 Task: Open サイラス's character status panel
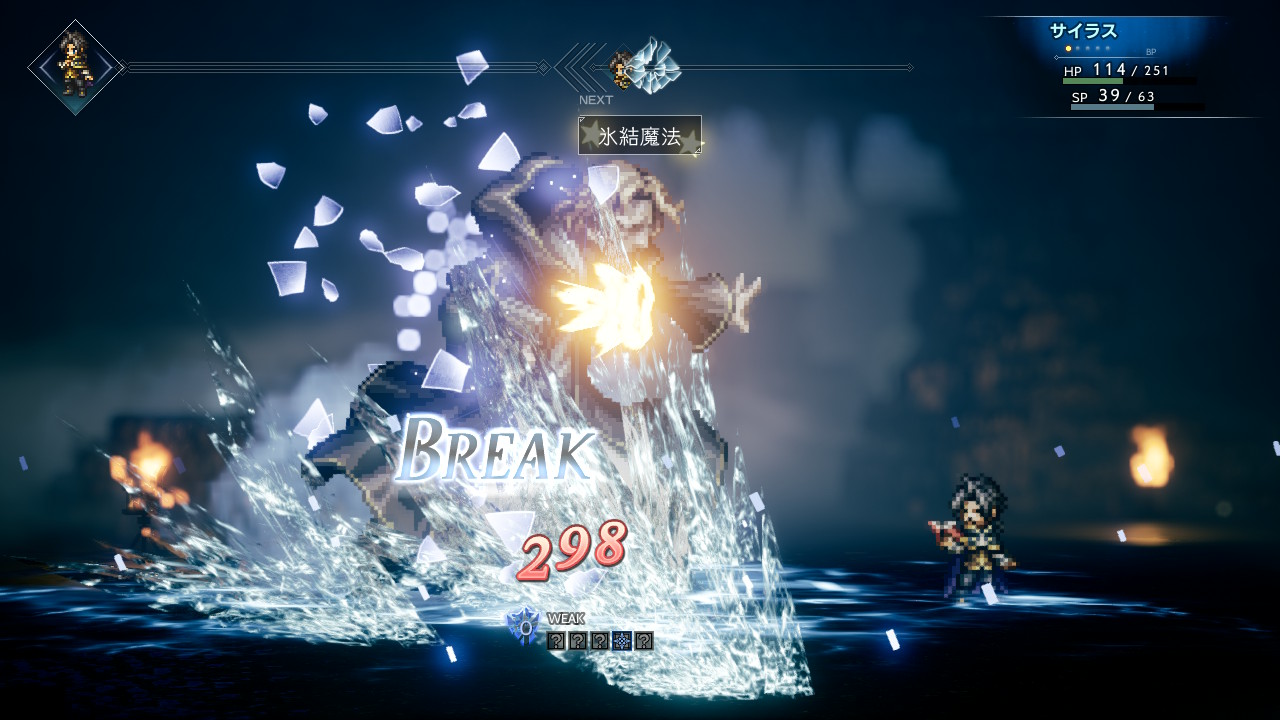(1130, 66)
